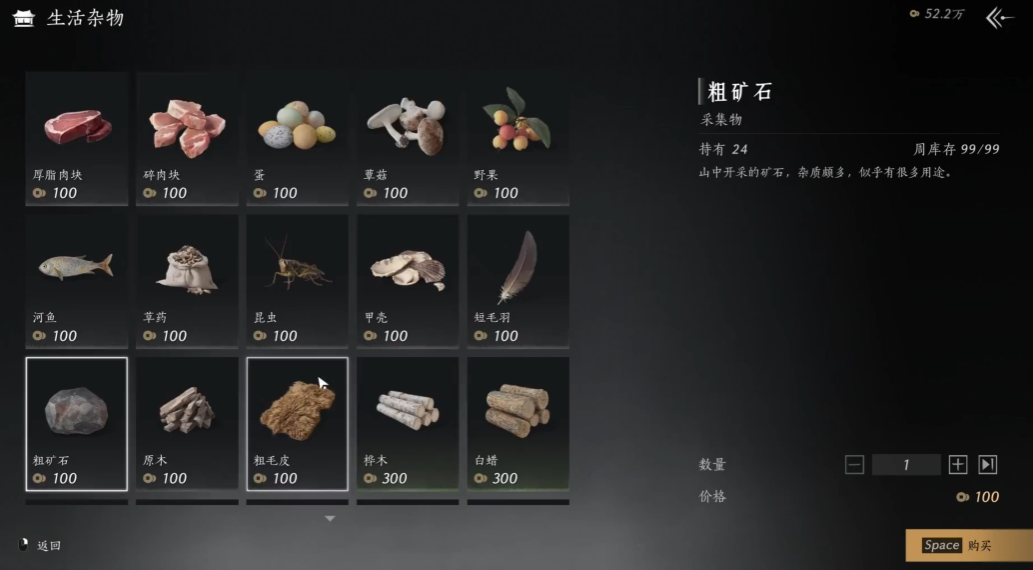Select the 野果 wild fruit item
This screenshot has height=570, width=1033.
pyautogui.click(x=518, y=137)
